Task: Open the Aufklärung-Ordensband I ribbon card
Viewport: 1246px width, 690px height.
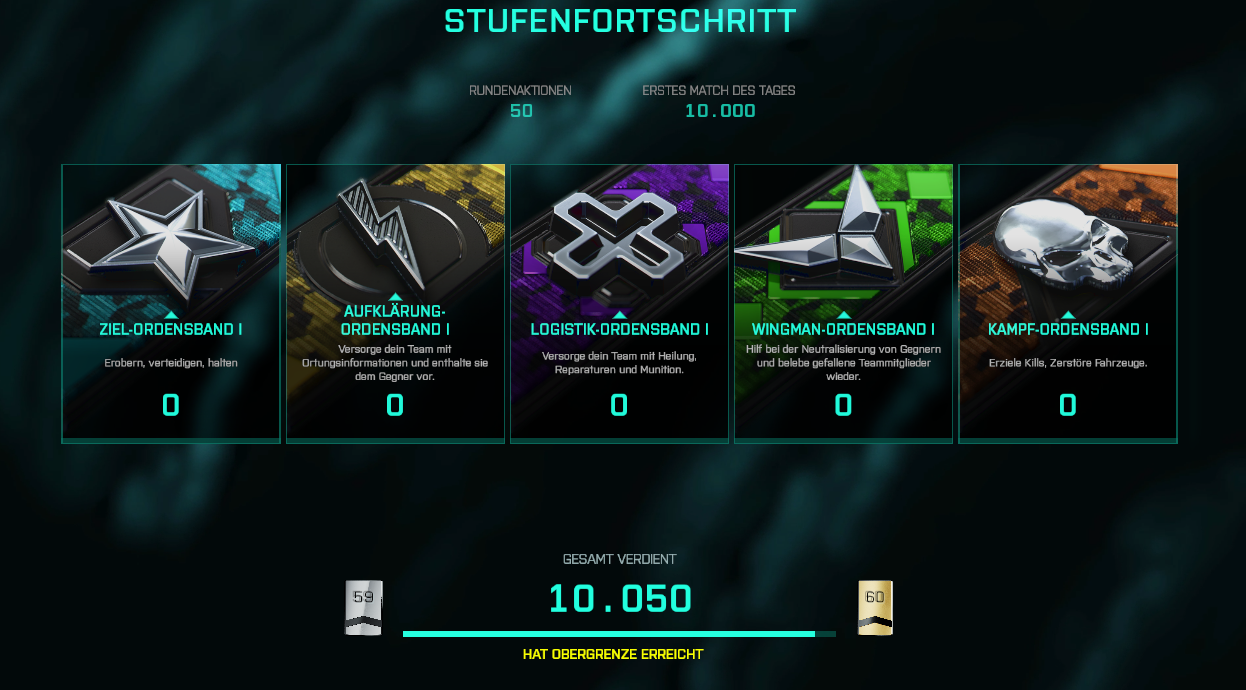Action: tap(395, 302)
